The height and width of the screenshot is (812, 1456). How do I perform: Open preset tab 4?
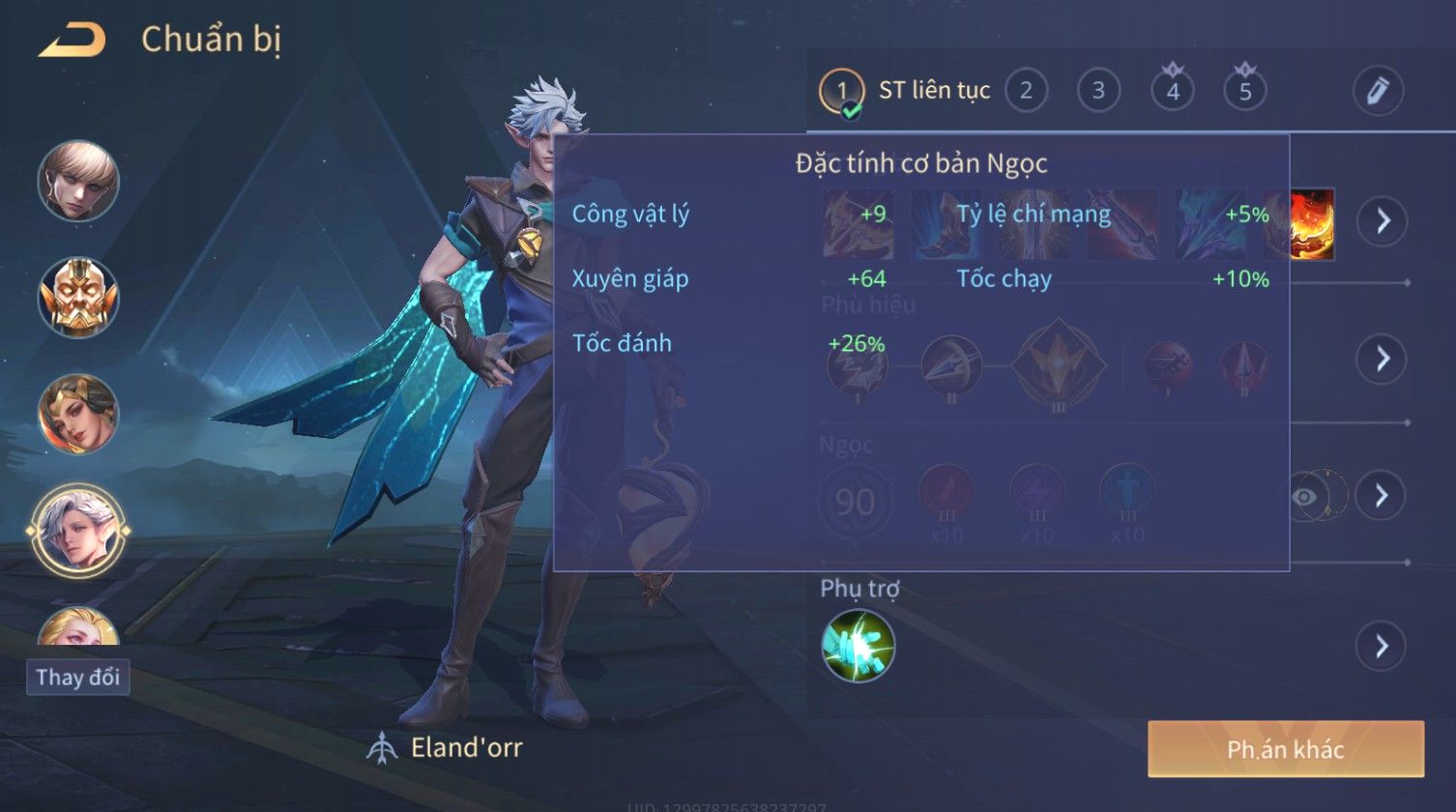click(x=1173, y=91)
